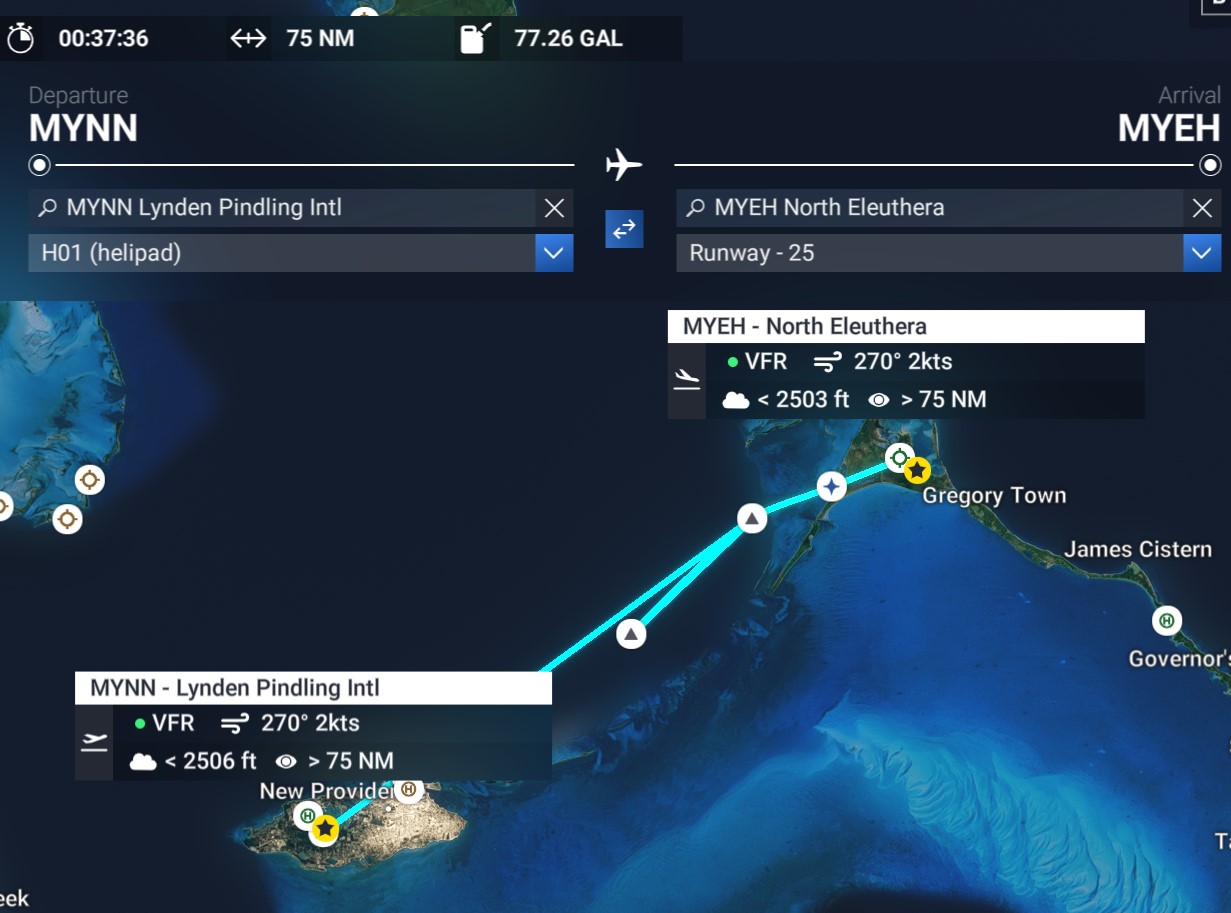The image size is (1231, 913).
Task: Click the heliport marker near Governor's Harbour
Action: (1166, 621)
